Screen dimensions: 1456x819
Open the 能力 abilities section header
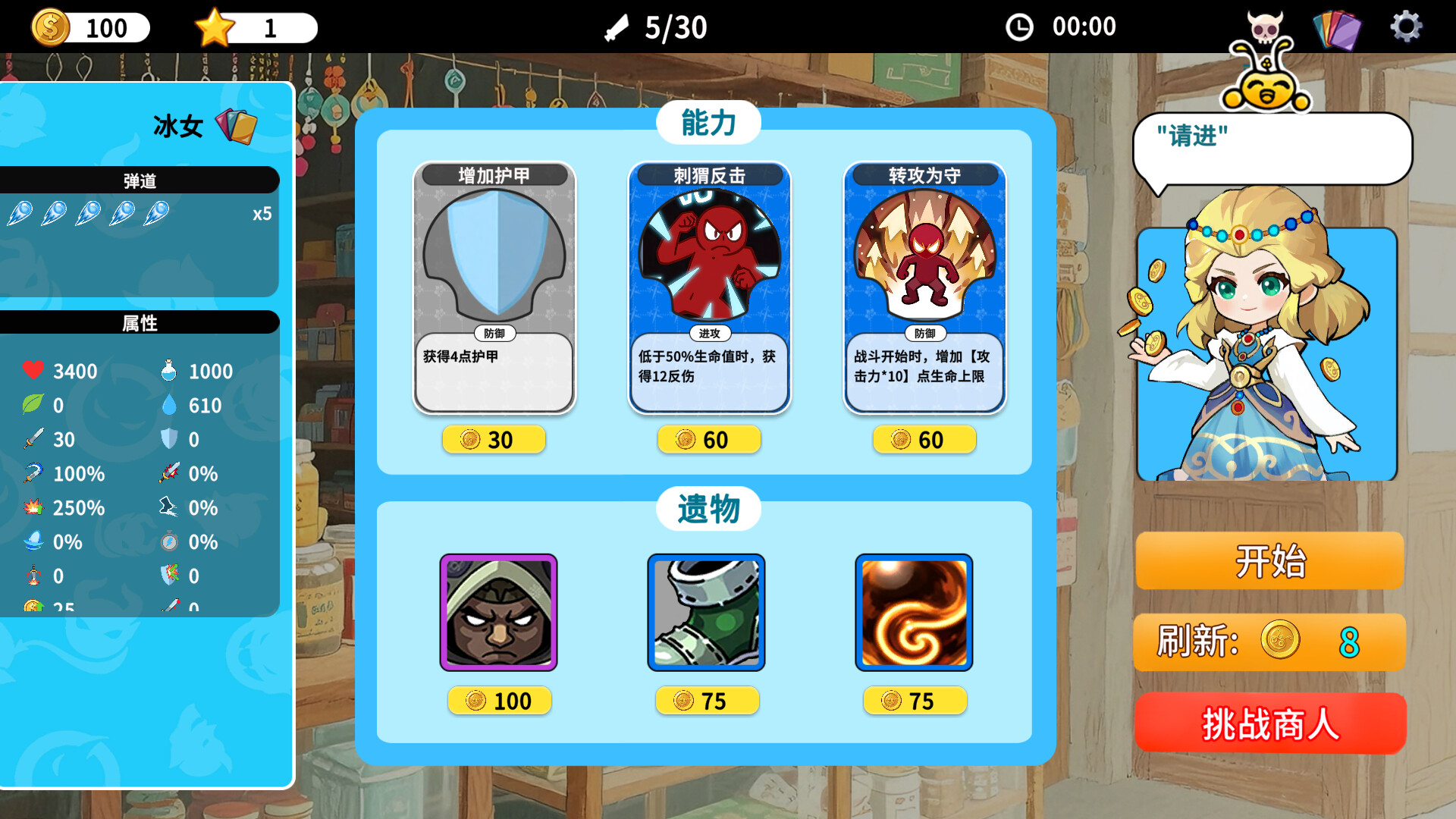click(709, 121)
